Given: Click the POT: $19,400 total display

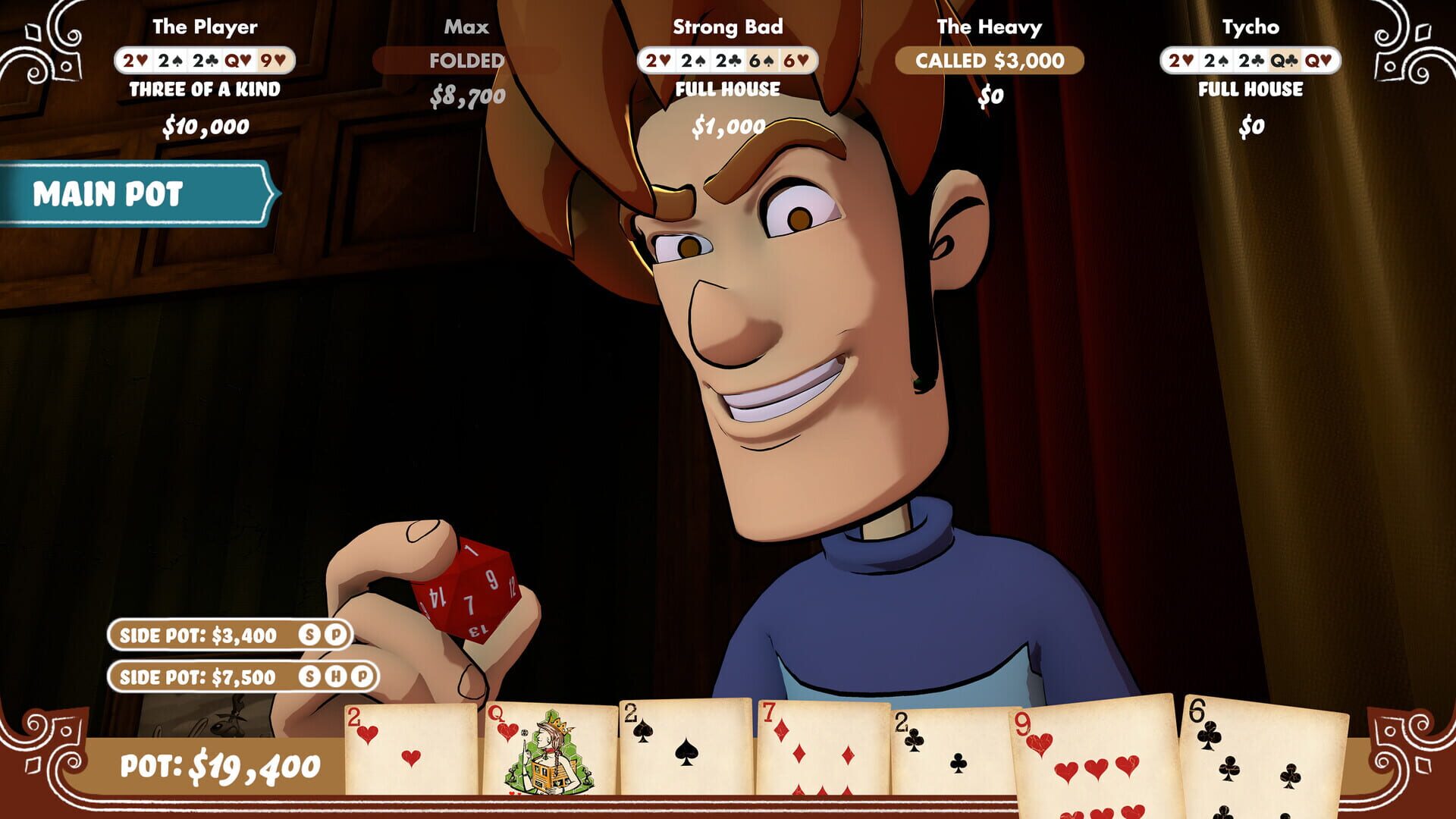Looking at the screenshot, I should [x=220, y=767].
